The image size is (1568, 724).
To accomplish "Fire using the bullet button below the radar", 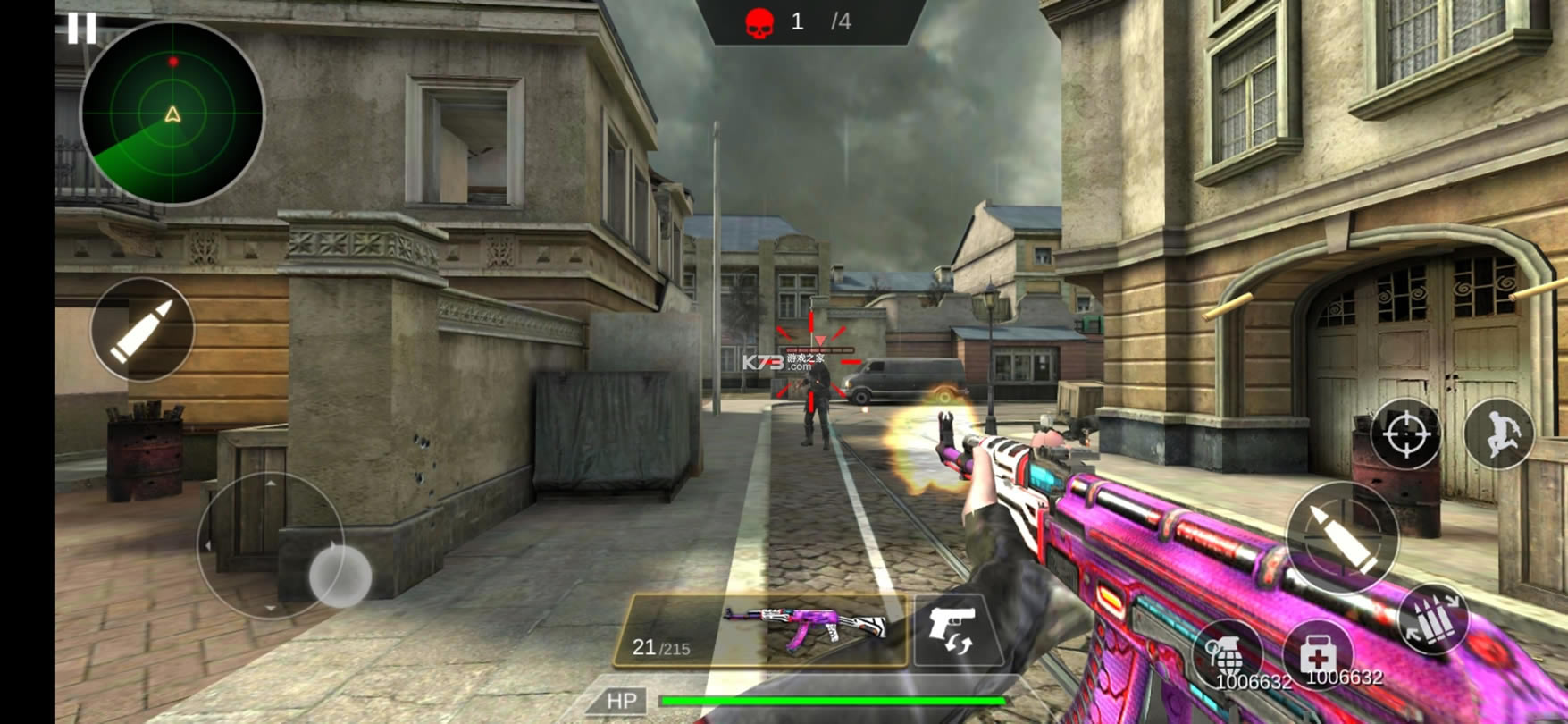I will (142, 330).
